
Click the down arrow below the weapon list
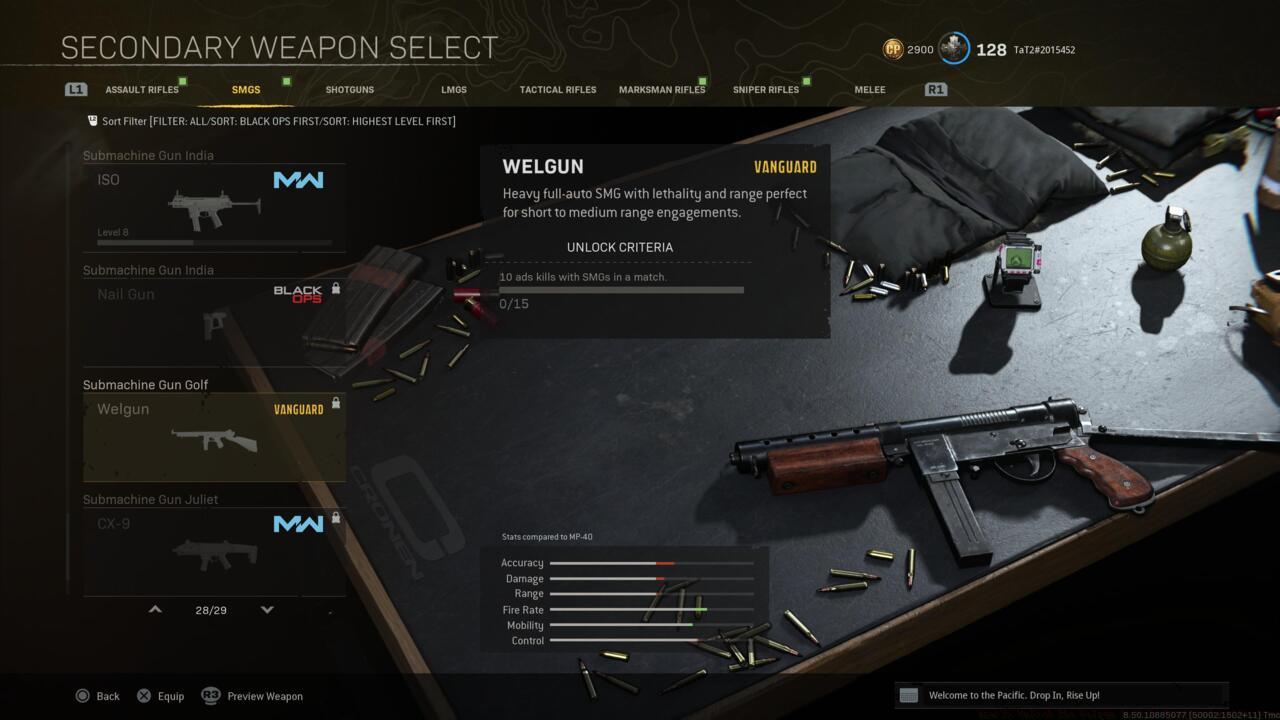[267, 609]
